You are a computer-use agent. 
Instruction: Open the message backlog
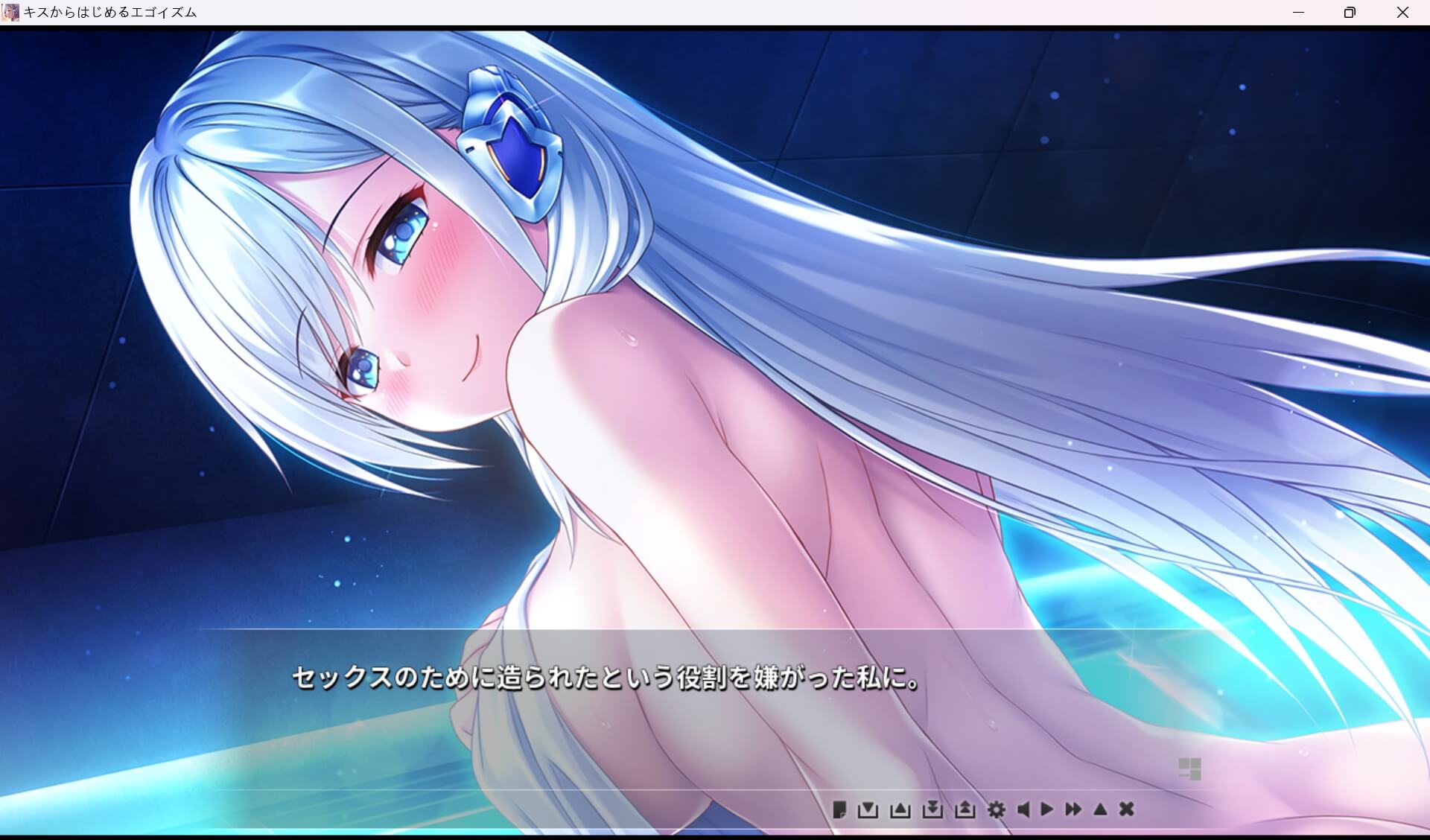coord(840,809)
